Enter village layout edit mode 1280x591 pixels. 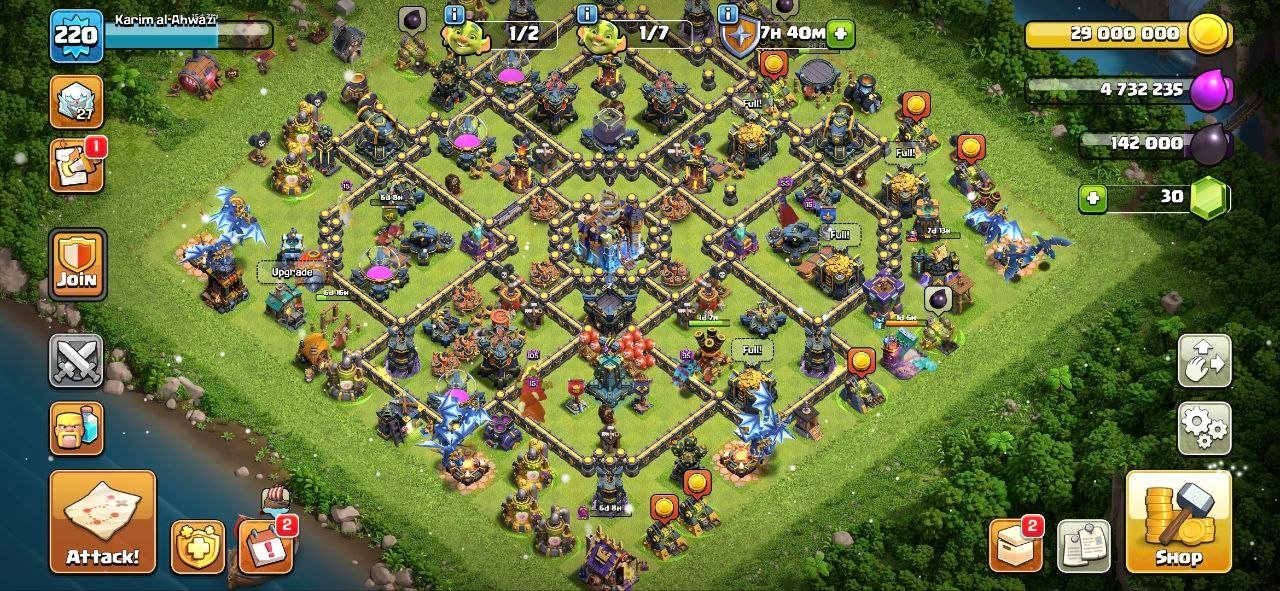1204,361
